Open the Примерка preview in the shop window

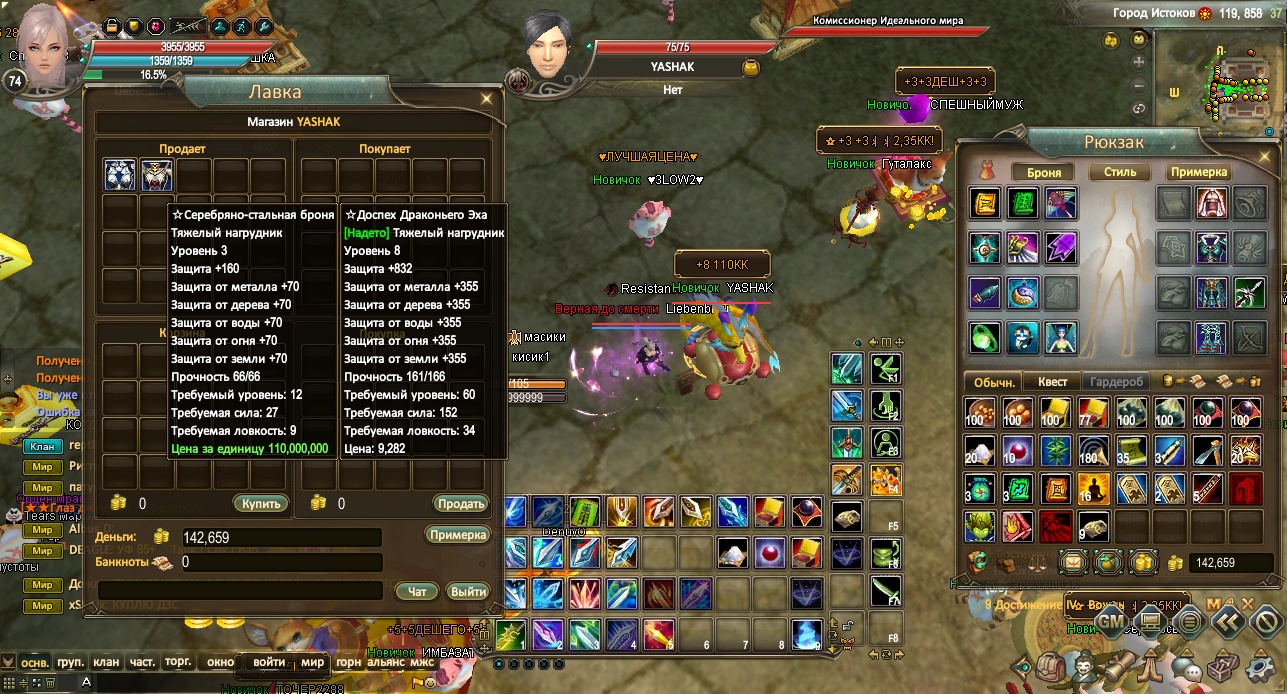pyautogui.click(x=458, y=535)
